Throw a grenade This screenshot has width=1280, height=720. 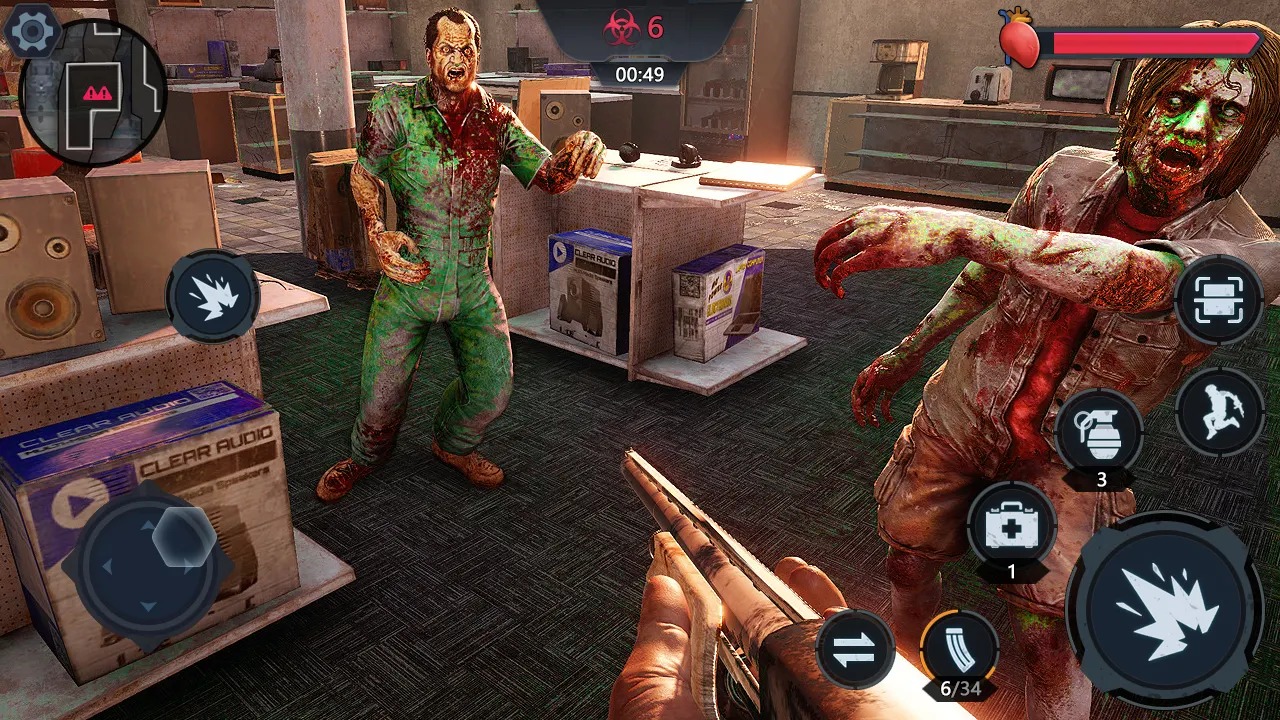click(x=1100, y=432)
